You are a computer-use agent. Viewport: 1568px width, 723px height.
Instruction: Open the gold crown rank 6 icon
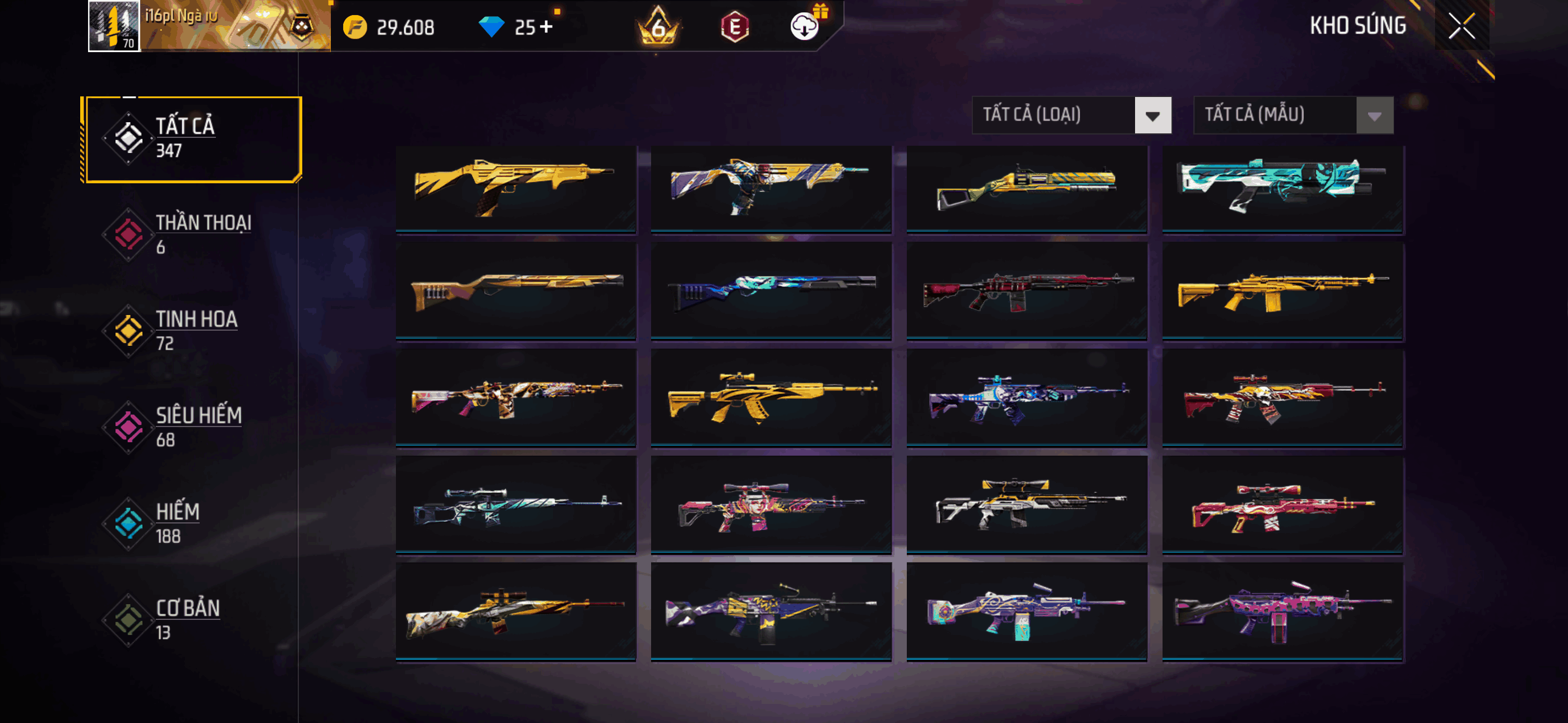(658, 27)
